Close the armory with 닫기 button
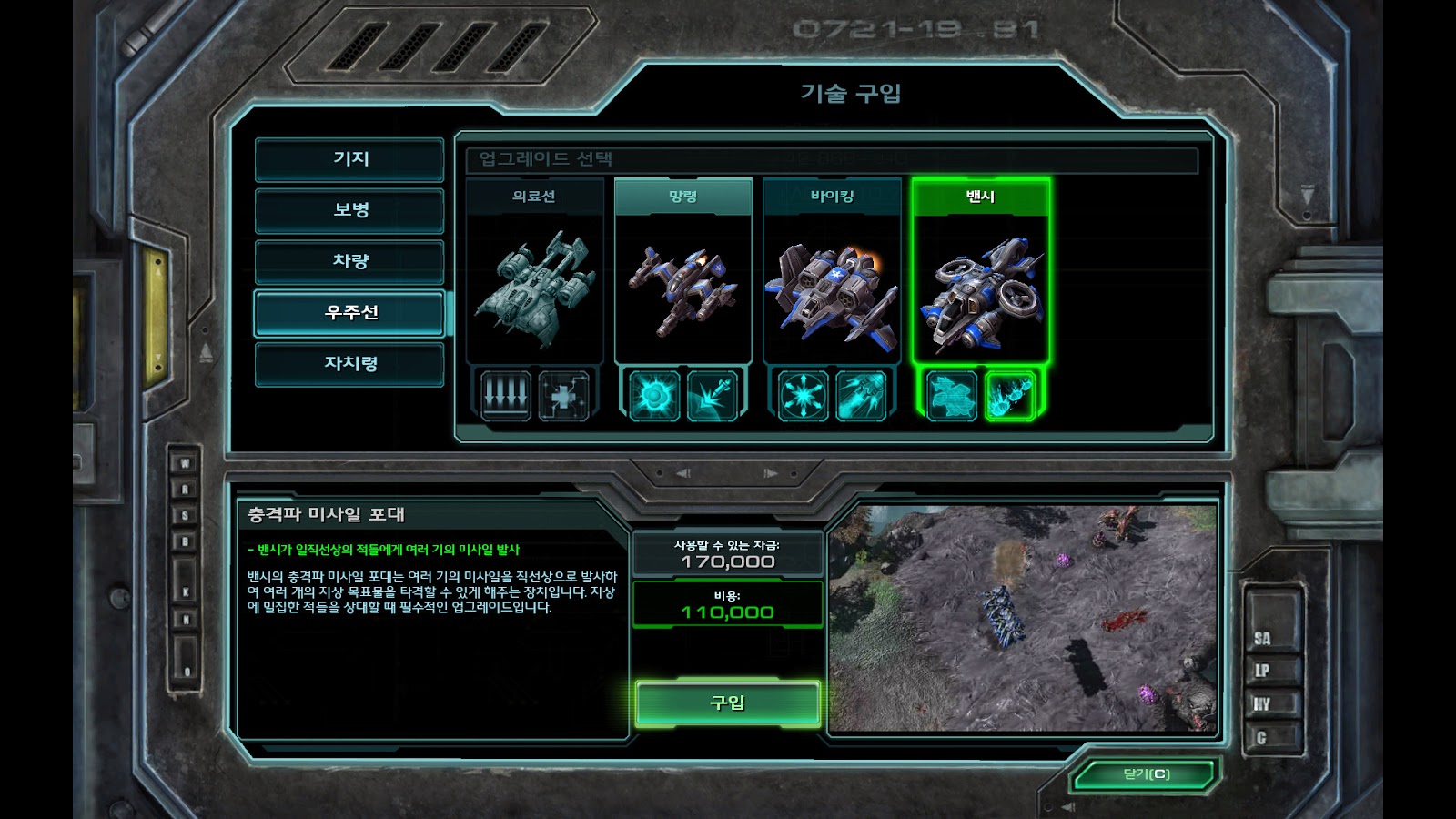 pos(1146,775)
